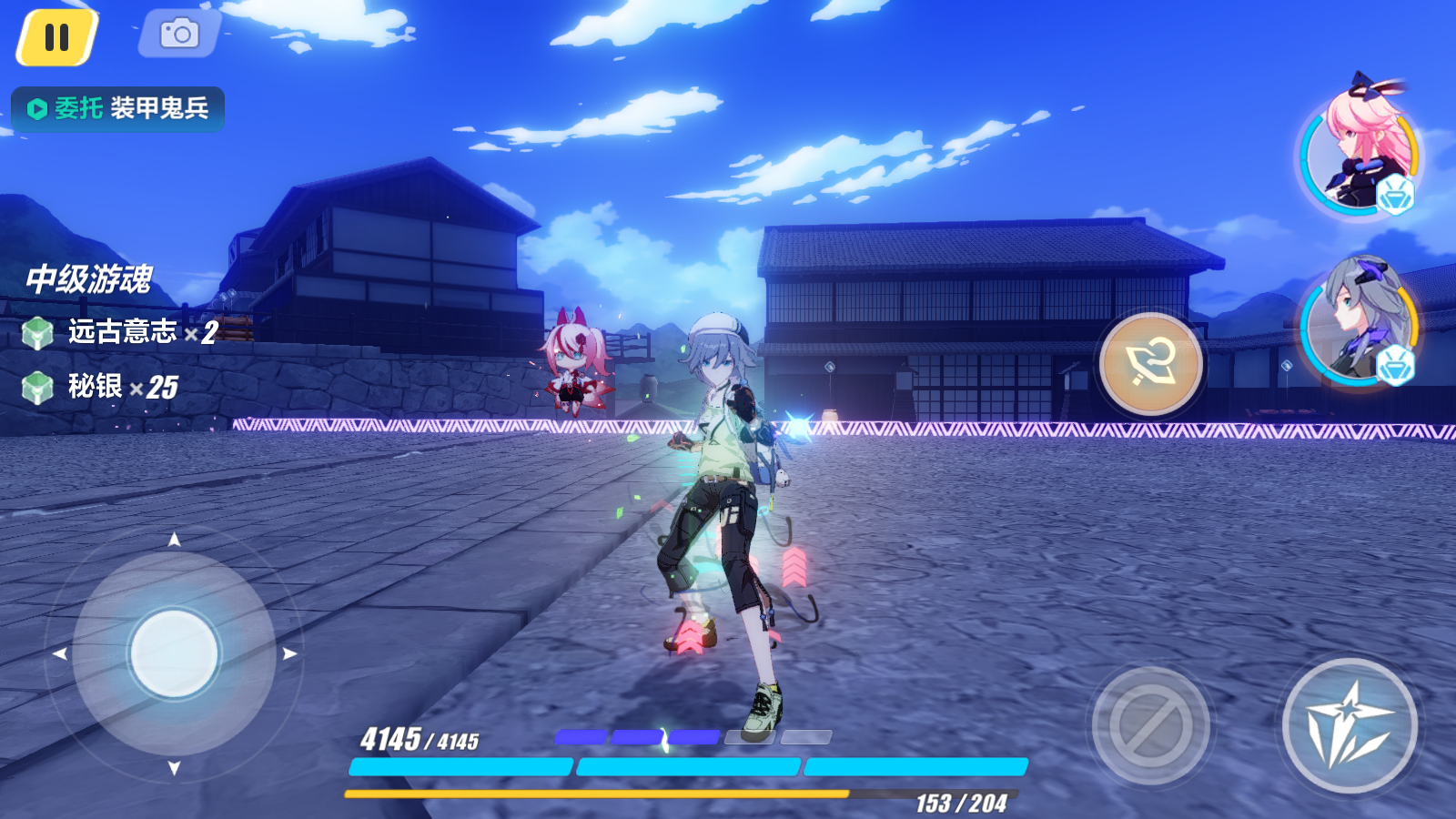Pause the game with the yellow button
The width and height of the screenshot is (1456, 819).
(56, 37)
